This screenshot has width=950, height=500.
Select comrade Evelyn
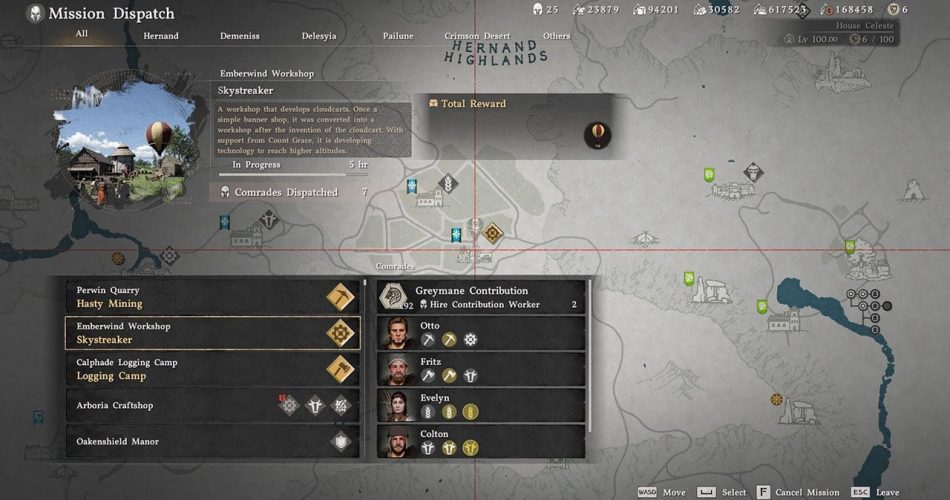(481, 405)
